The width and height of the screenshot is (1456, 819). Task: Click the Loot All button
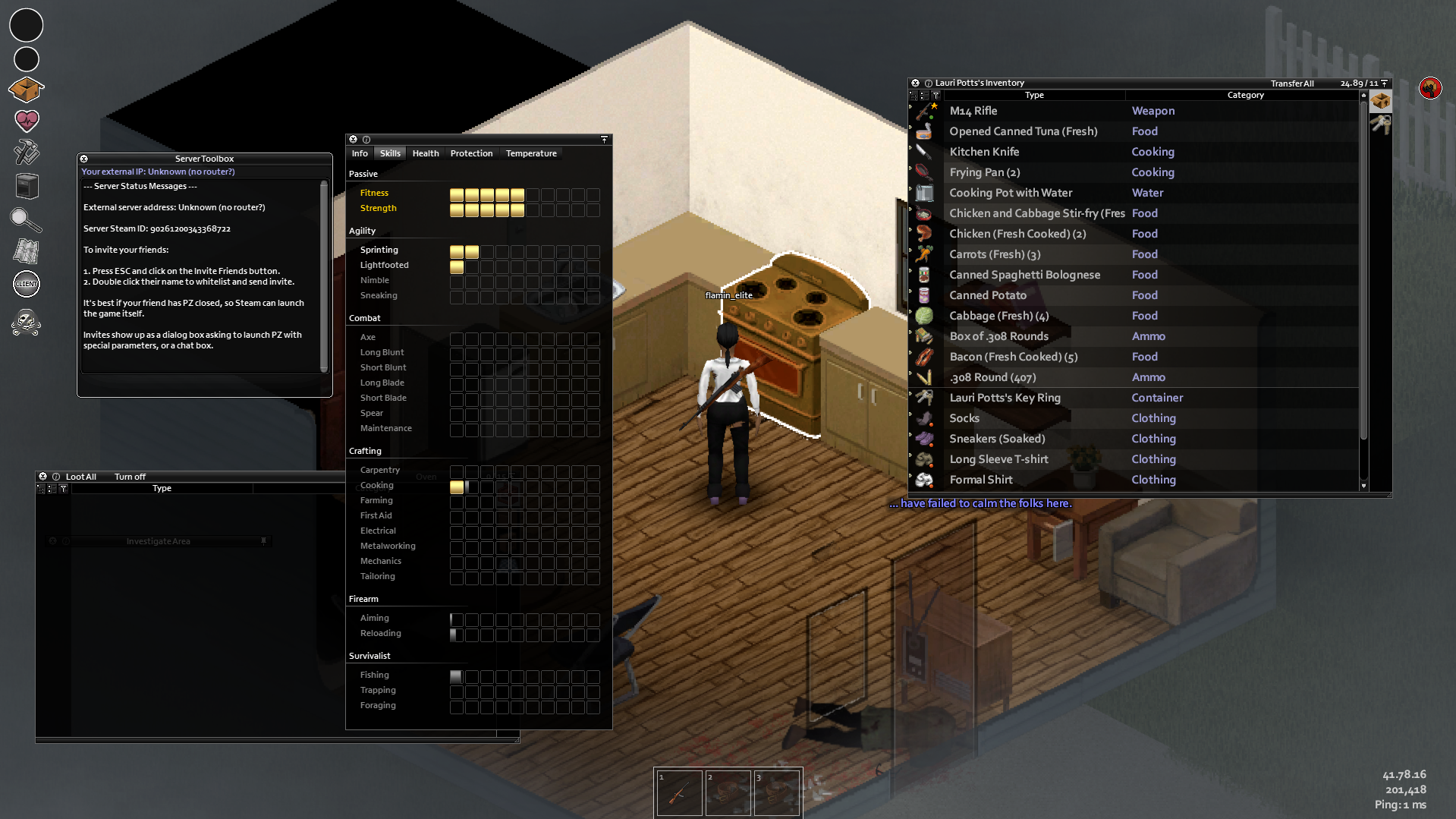81,477
